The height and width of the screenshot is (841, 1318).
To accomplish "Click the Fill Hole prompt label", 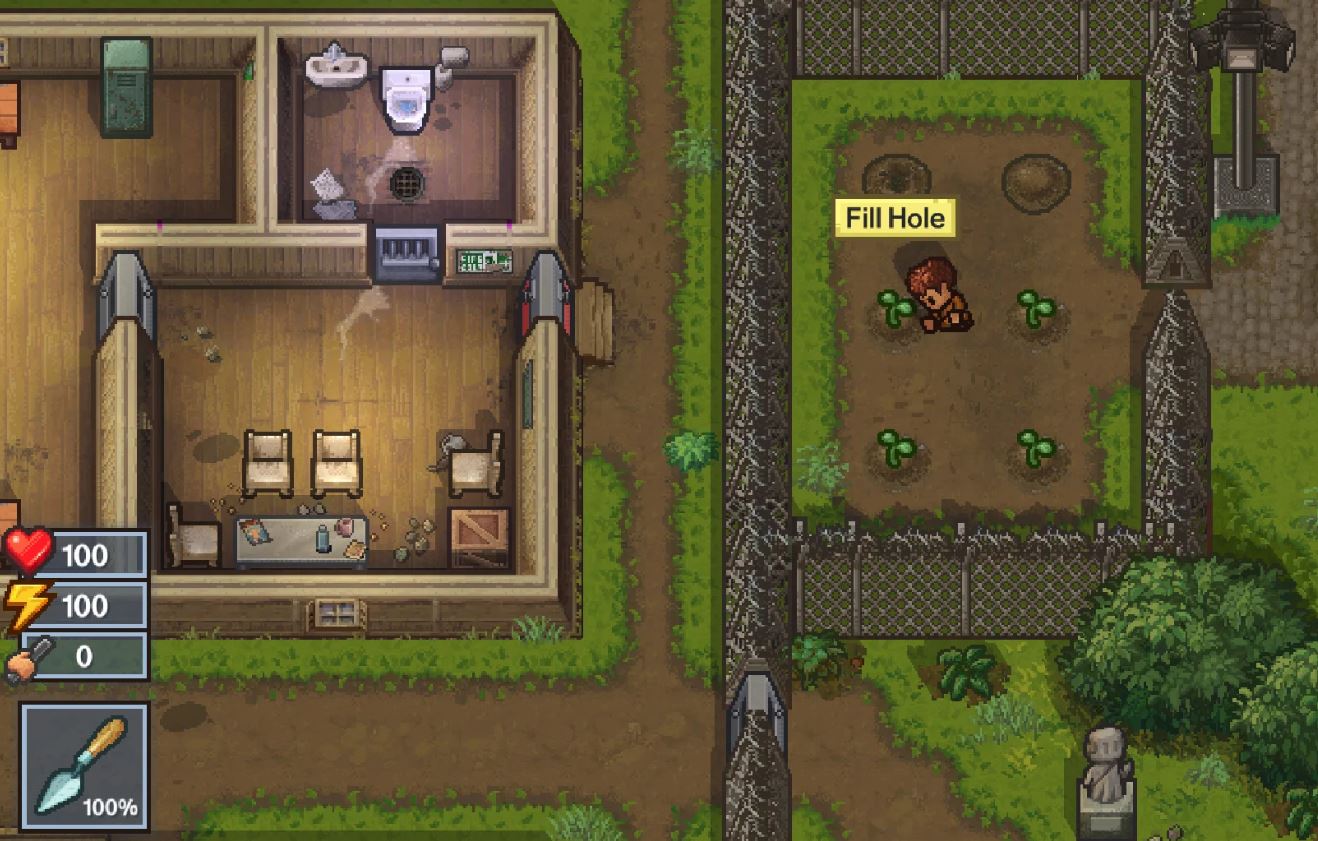I will tap(895, 218).
